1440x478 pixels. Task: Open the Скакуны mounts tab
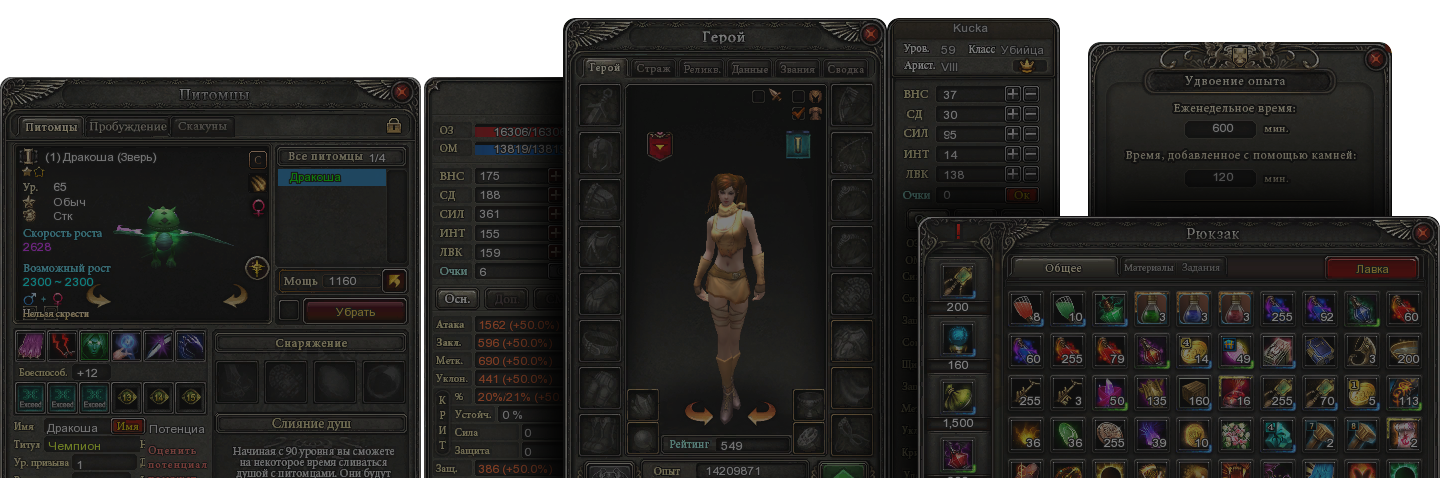point(203,127)
